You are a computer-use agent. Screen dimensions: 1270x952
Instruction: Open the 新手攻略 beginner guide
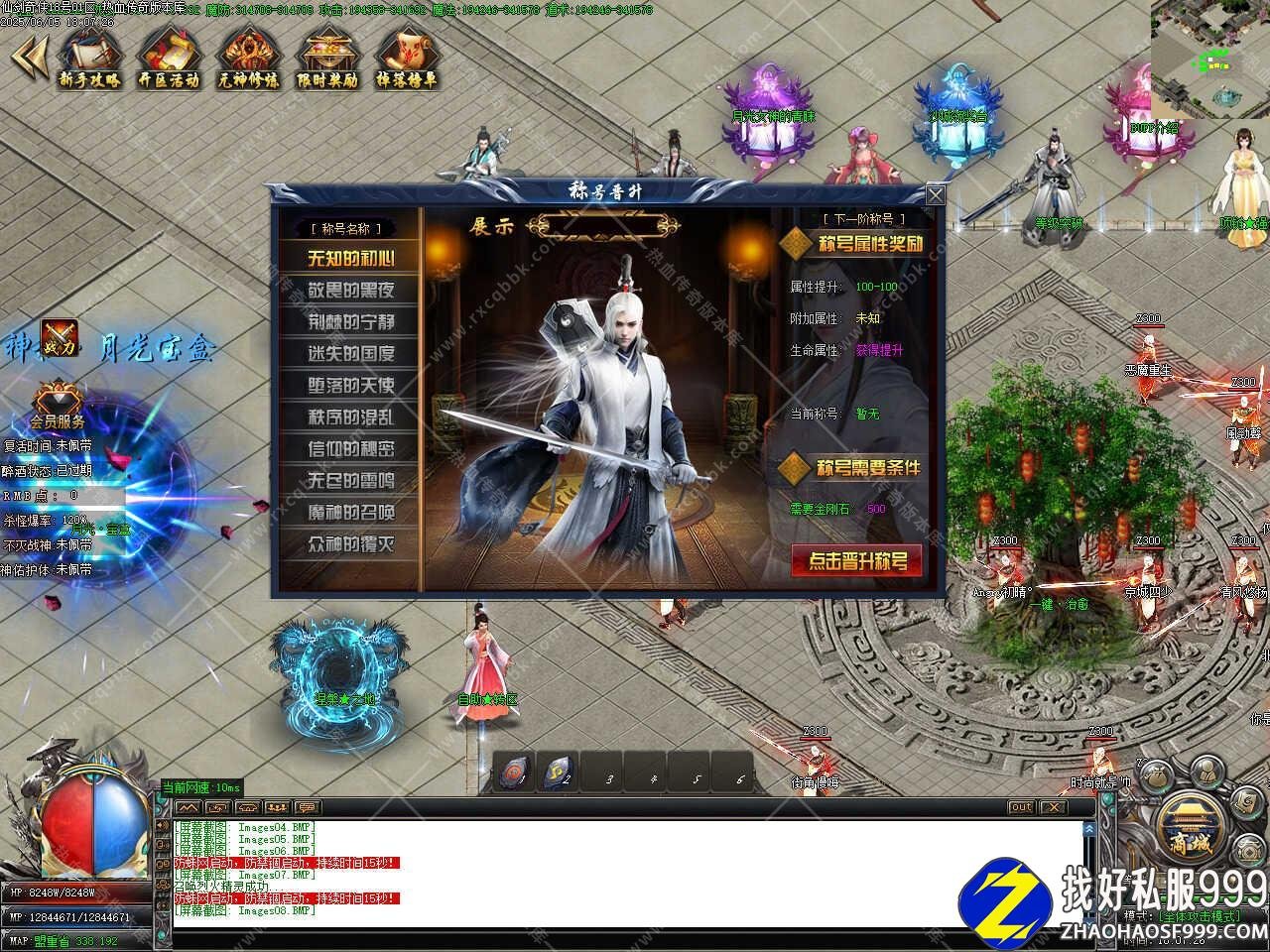89,59
